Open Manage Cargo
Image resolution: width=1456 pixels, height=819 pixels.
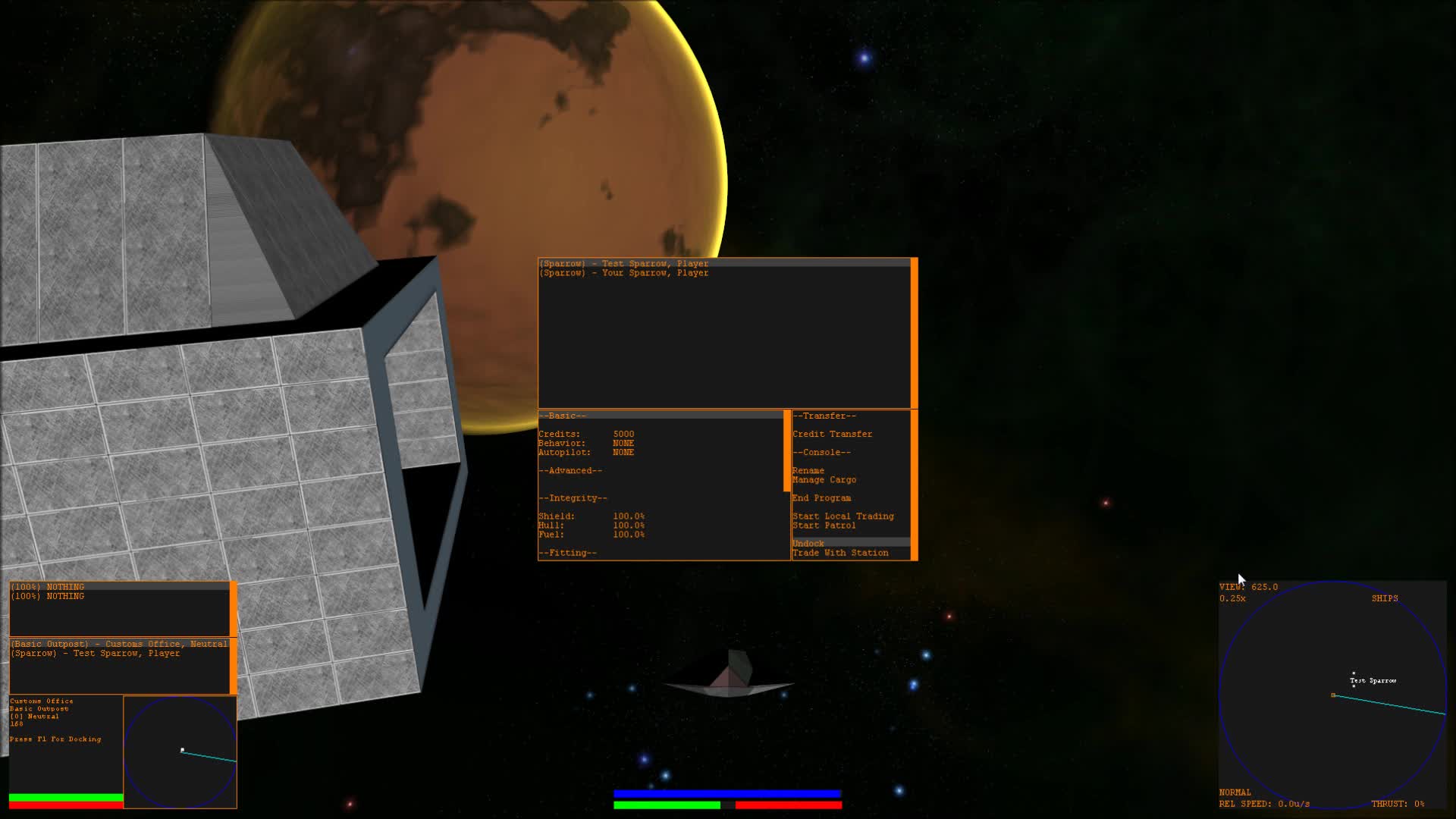824,479
